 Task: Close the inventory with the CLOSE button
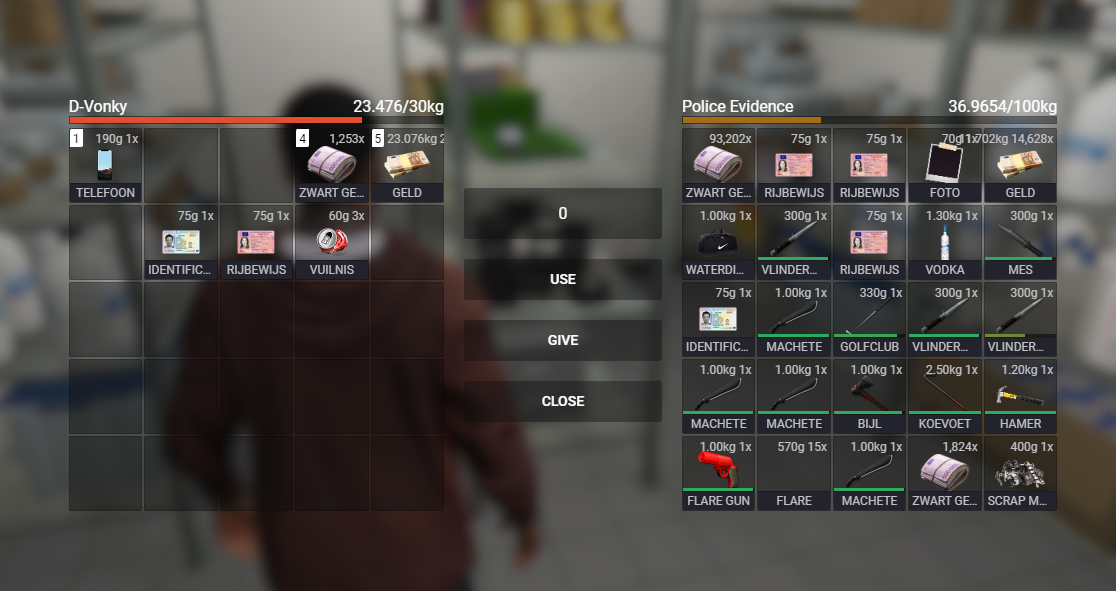tap(562, 401)
